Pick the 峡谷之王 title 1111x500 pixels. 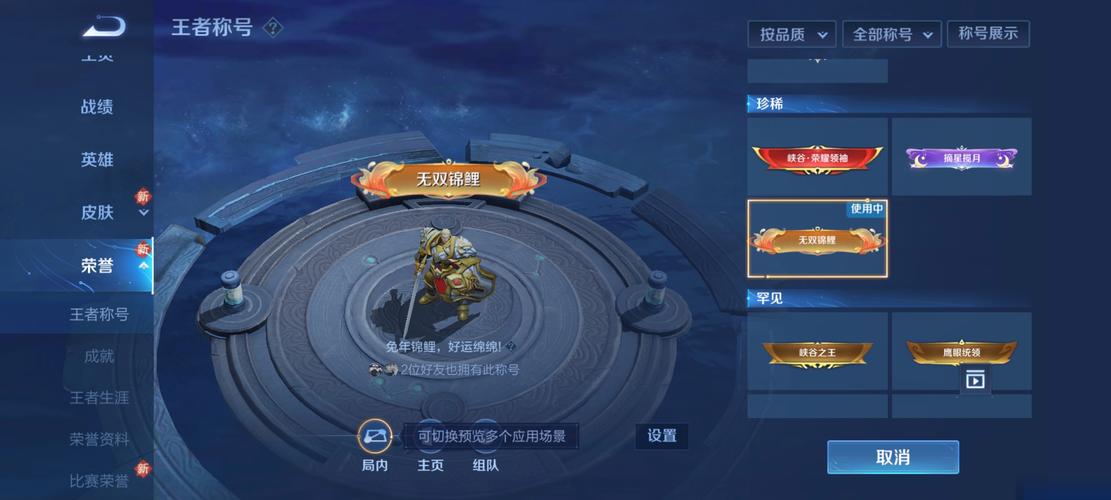click(817, 351)
